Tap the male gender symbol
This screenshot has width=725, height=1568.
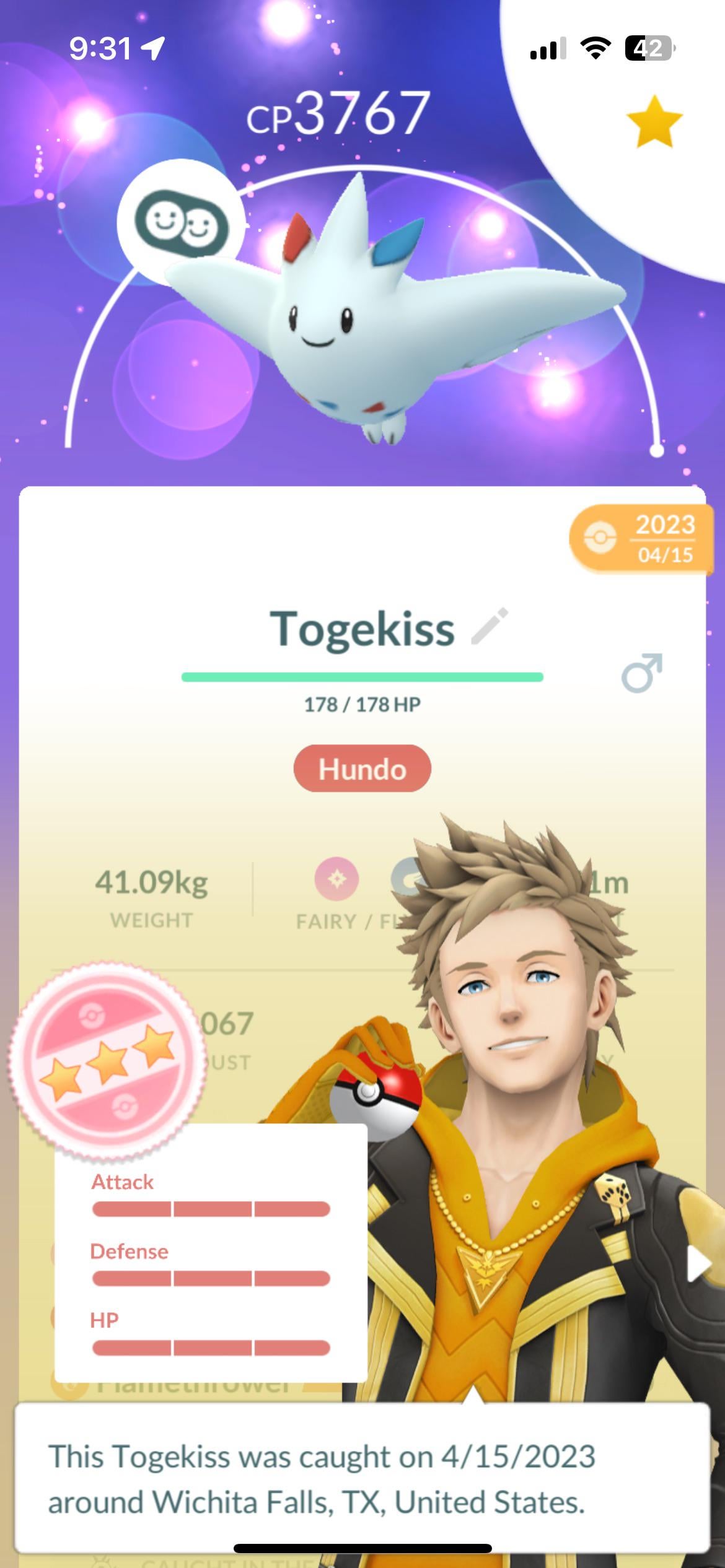click(641, 672)
